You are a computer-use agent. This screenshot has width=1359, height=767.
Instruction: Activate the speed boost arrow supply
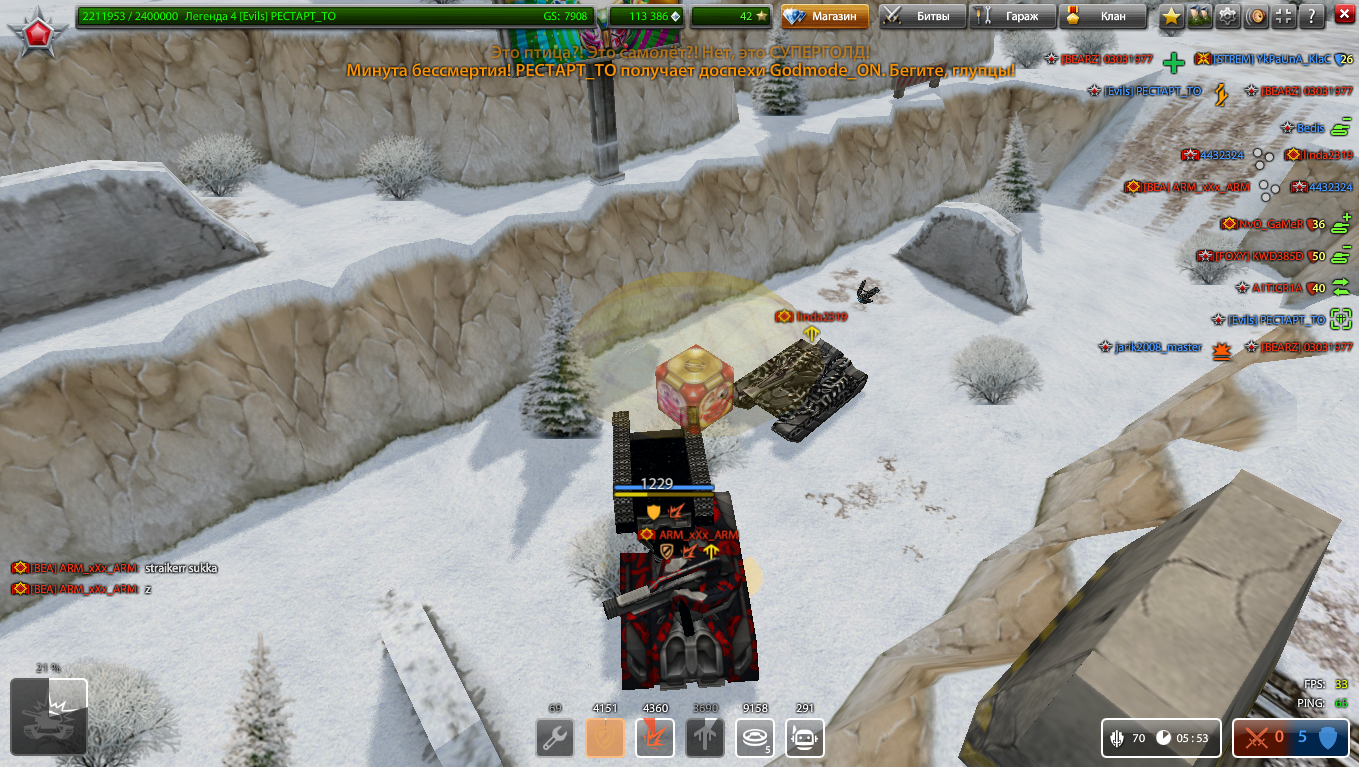705,739
